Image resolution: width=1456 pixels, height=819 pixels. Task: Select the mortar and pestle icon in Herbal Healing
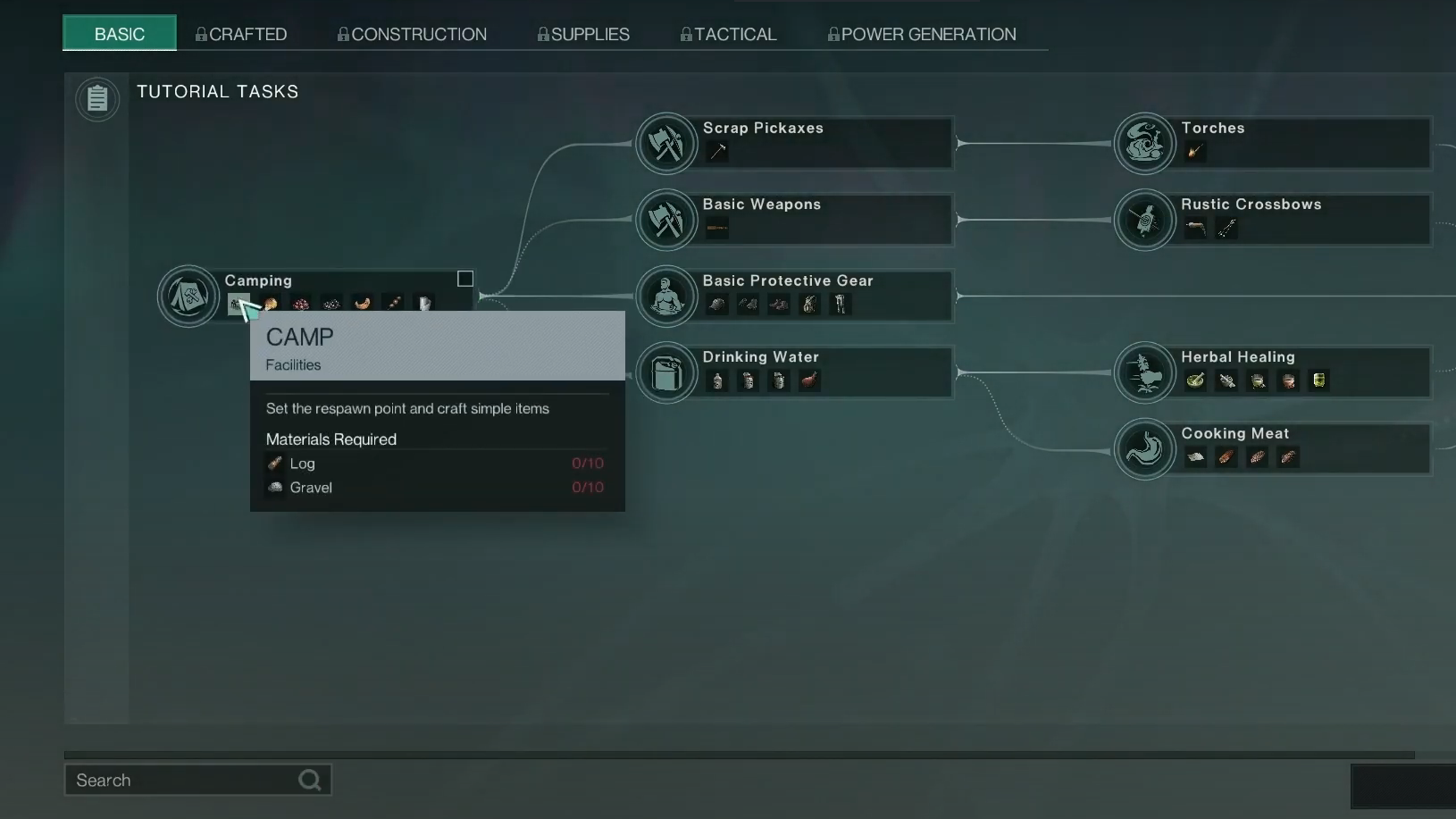[1195, 381]
